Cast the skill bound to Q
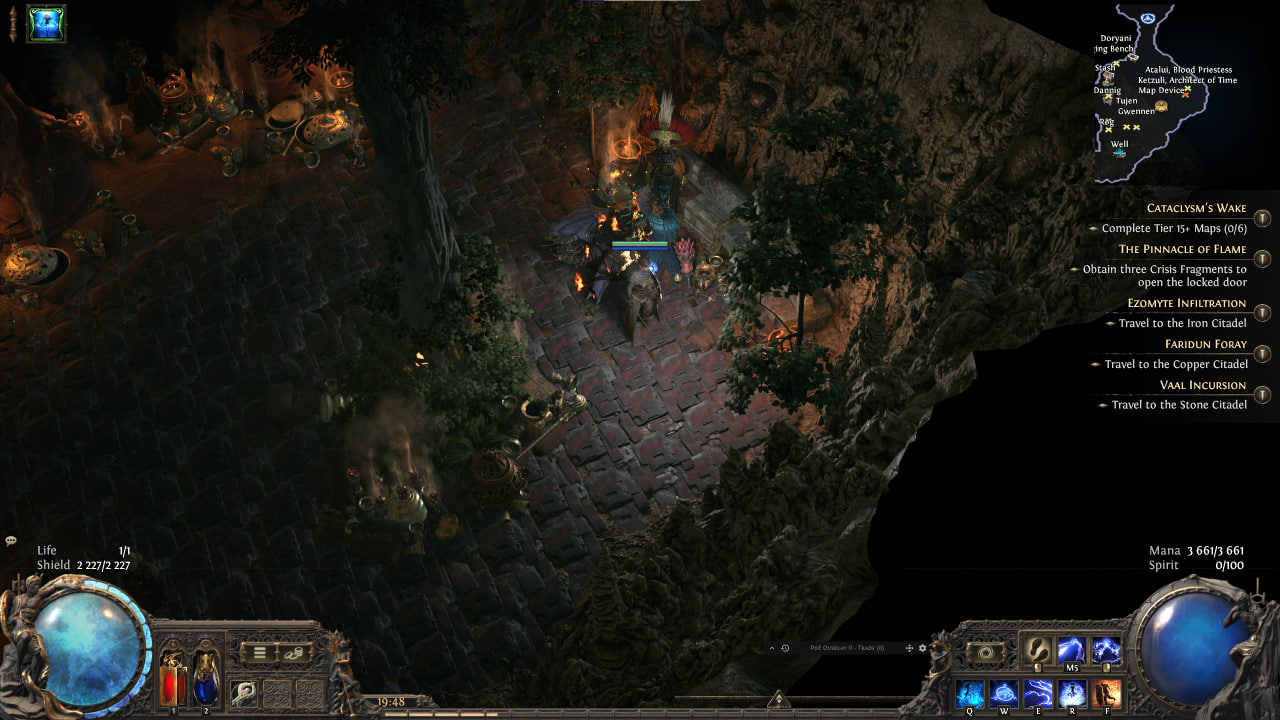 click(x=970, y=693)
